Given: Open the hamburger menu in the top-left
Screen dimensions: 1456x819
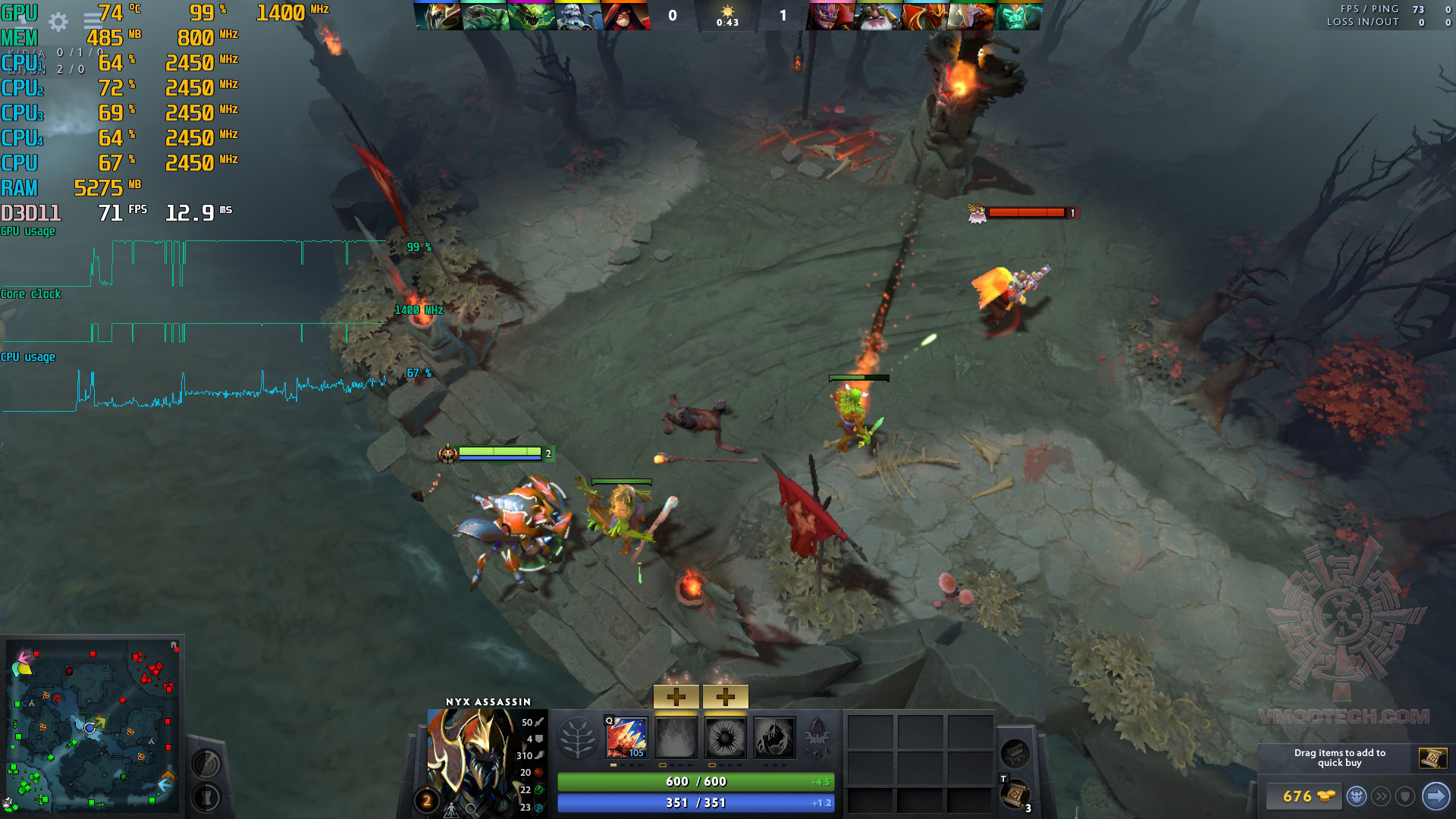Looking at the screenshot, I should tap(93, 22).
